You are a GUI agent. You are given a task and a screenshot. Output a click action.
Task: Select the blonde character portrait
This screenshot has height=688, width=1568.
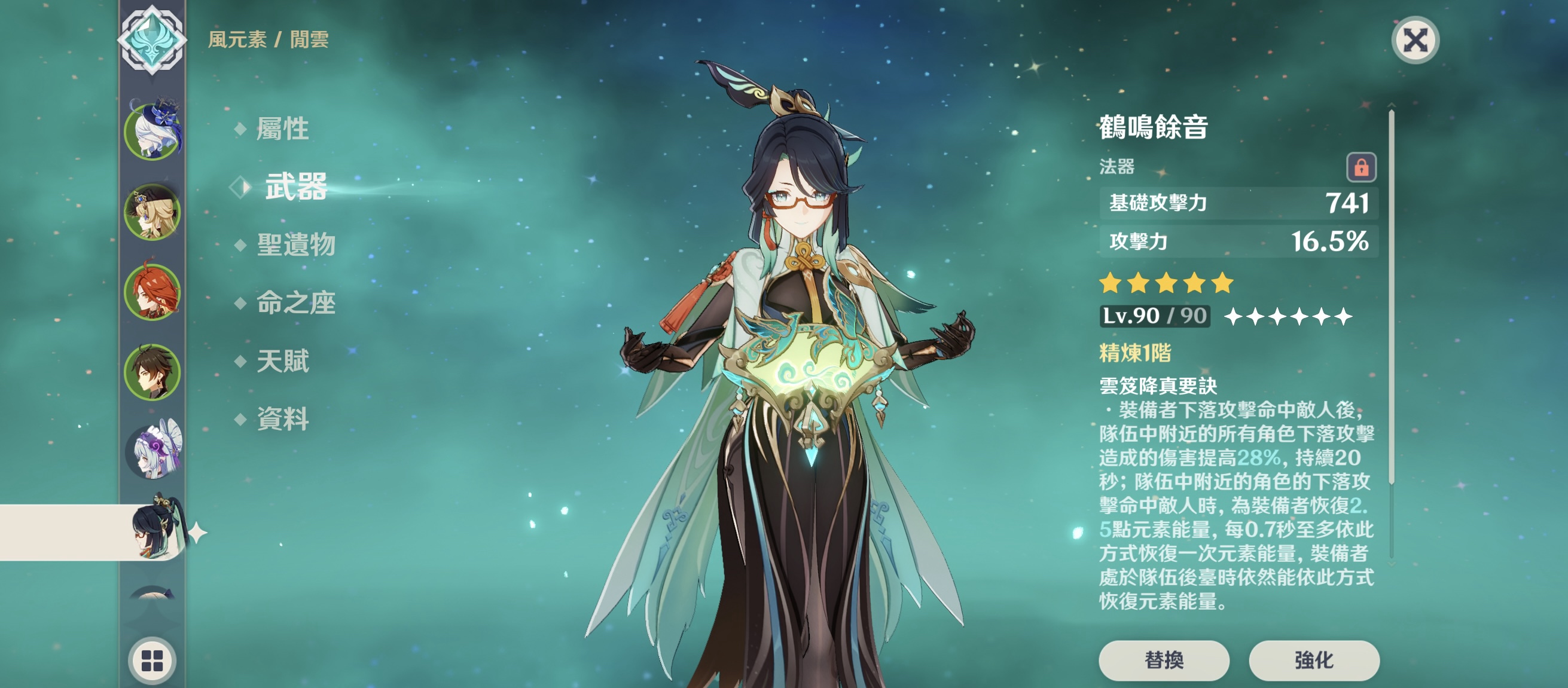pos(152,212)
